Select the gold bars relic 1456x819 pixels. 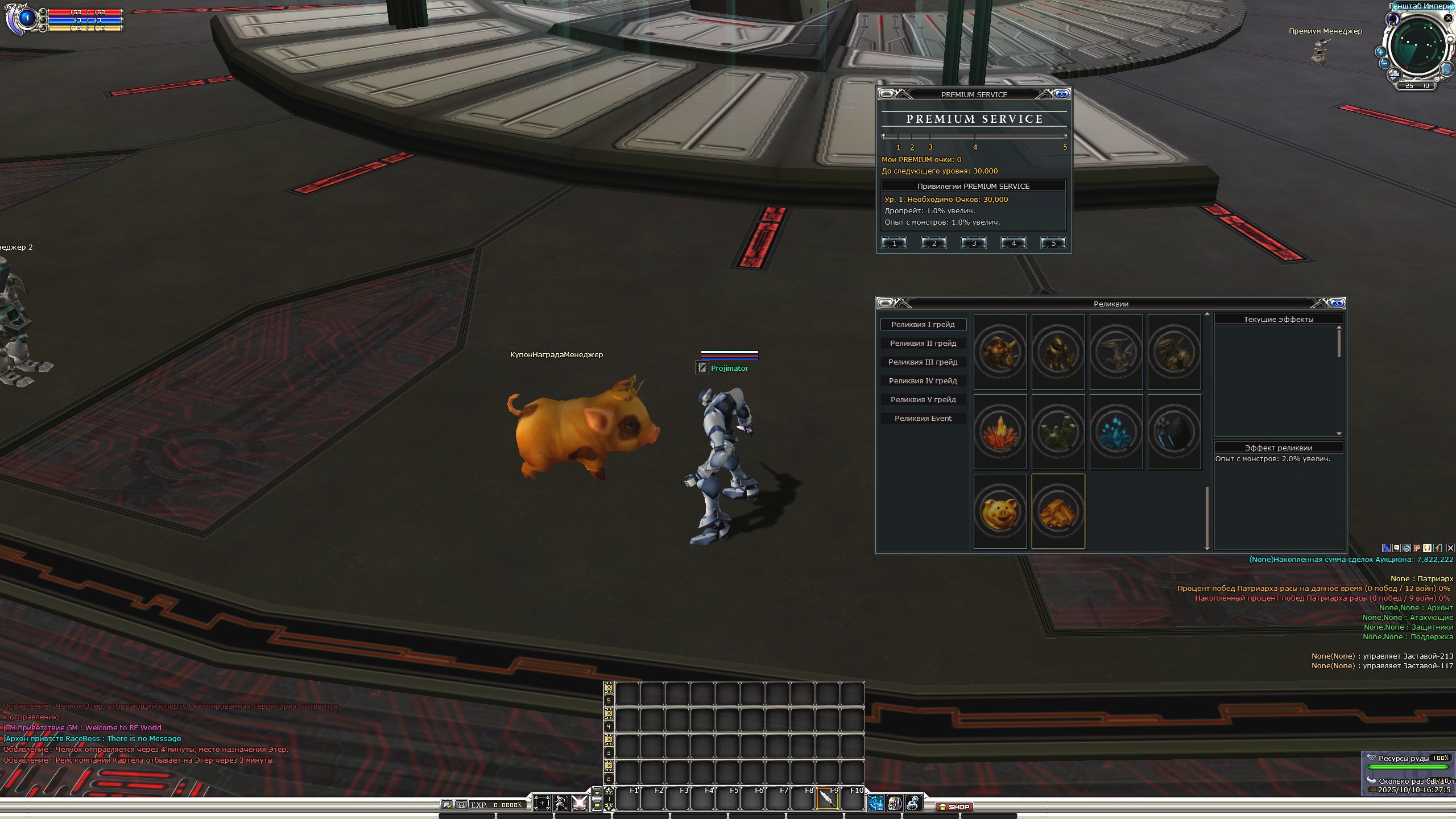[1058, 512]
